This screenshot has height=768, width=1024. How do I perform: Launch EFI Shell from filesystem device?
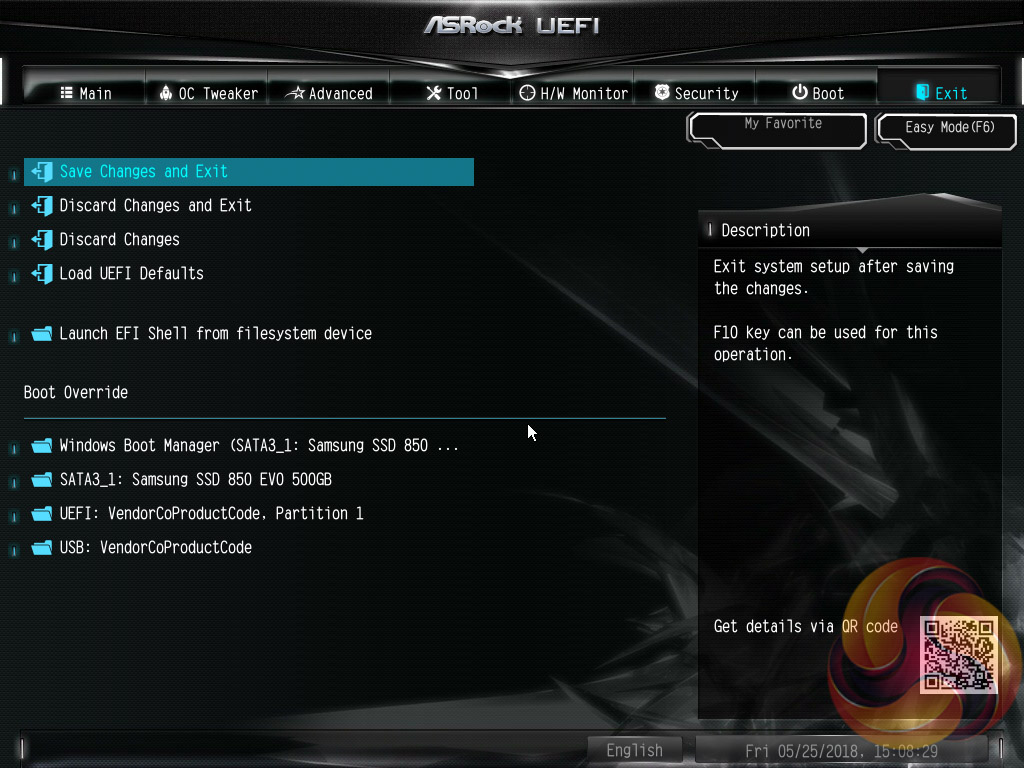pos(215,333)
